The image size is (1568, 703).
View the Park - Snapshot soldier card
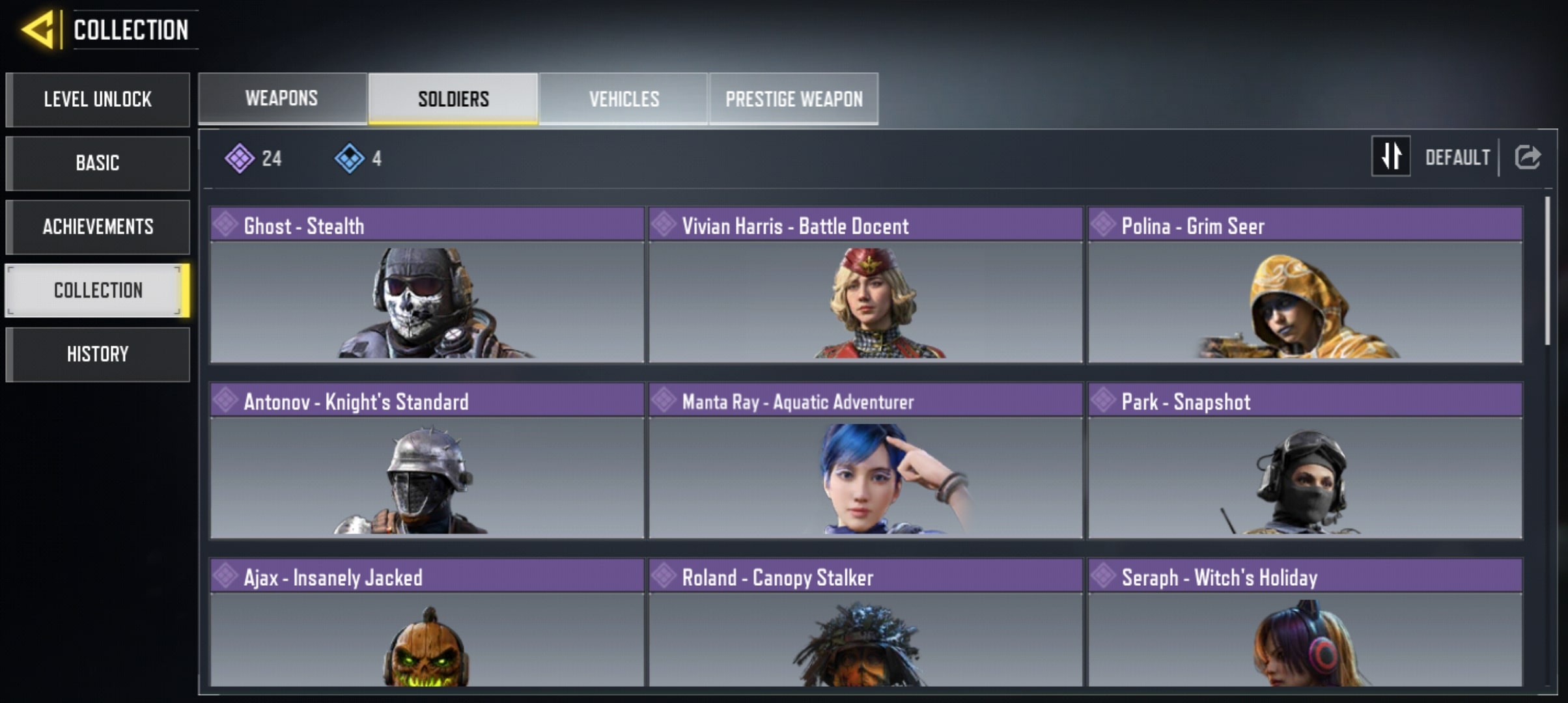(1305, 461)
